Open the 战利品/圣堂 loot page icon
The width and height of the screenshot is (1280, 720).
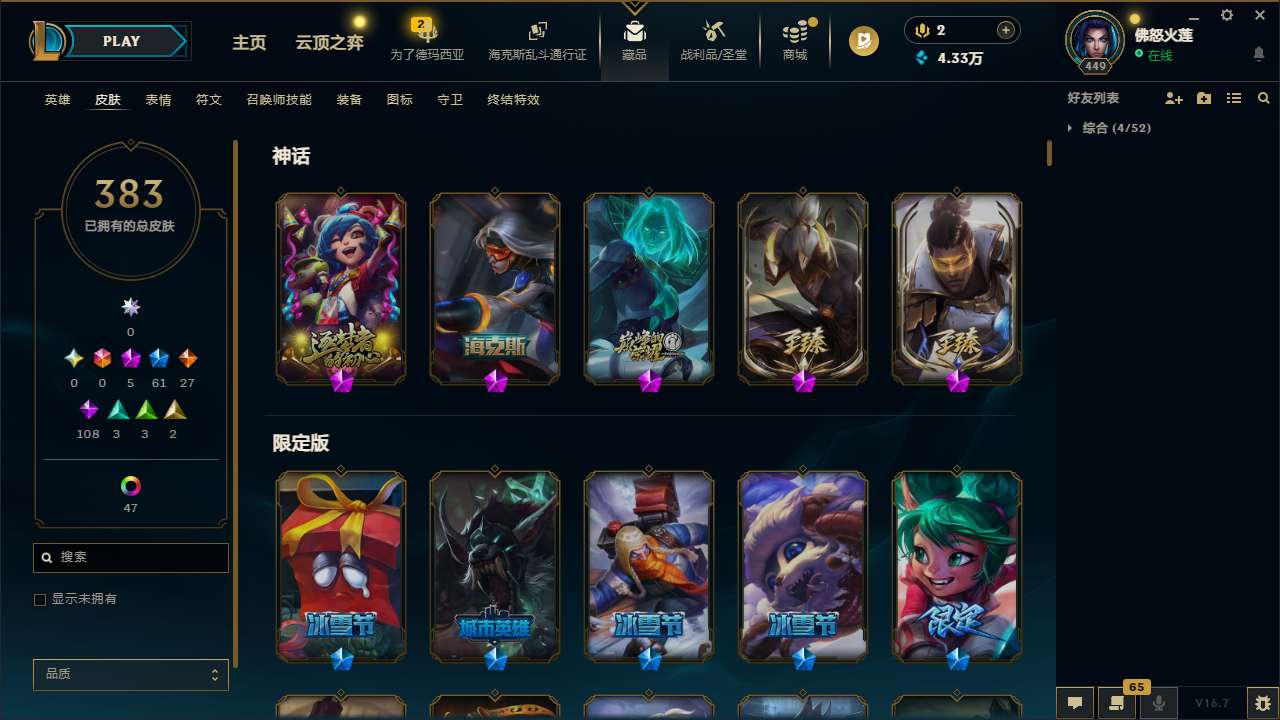tap(714, 33)
